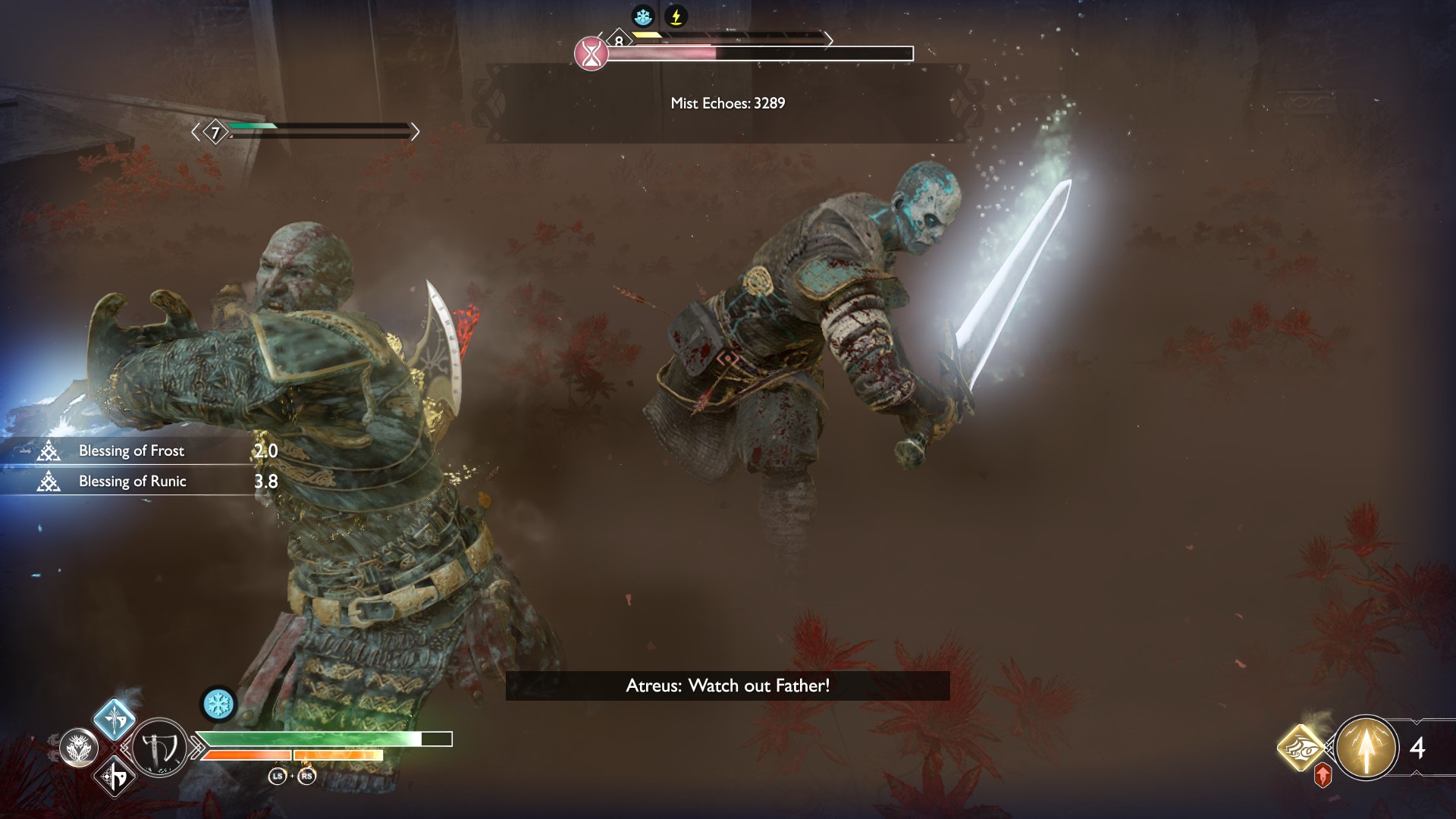Inspect the enemy's yellow lightning status icon
This screenshot has width=1456, height=819.
click(676, 16)
